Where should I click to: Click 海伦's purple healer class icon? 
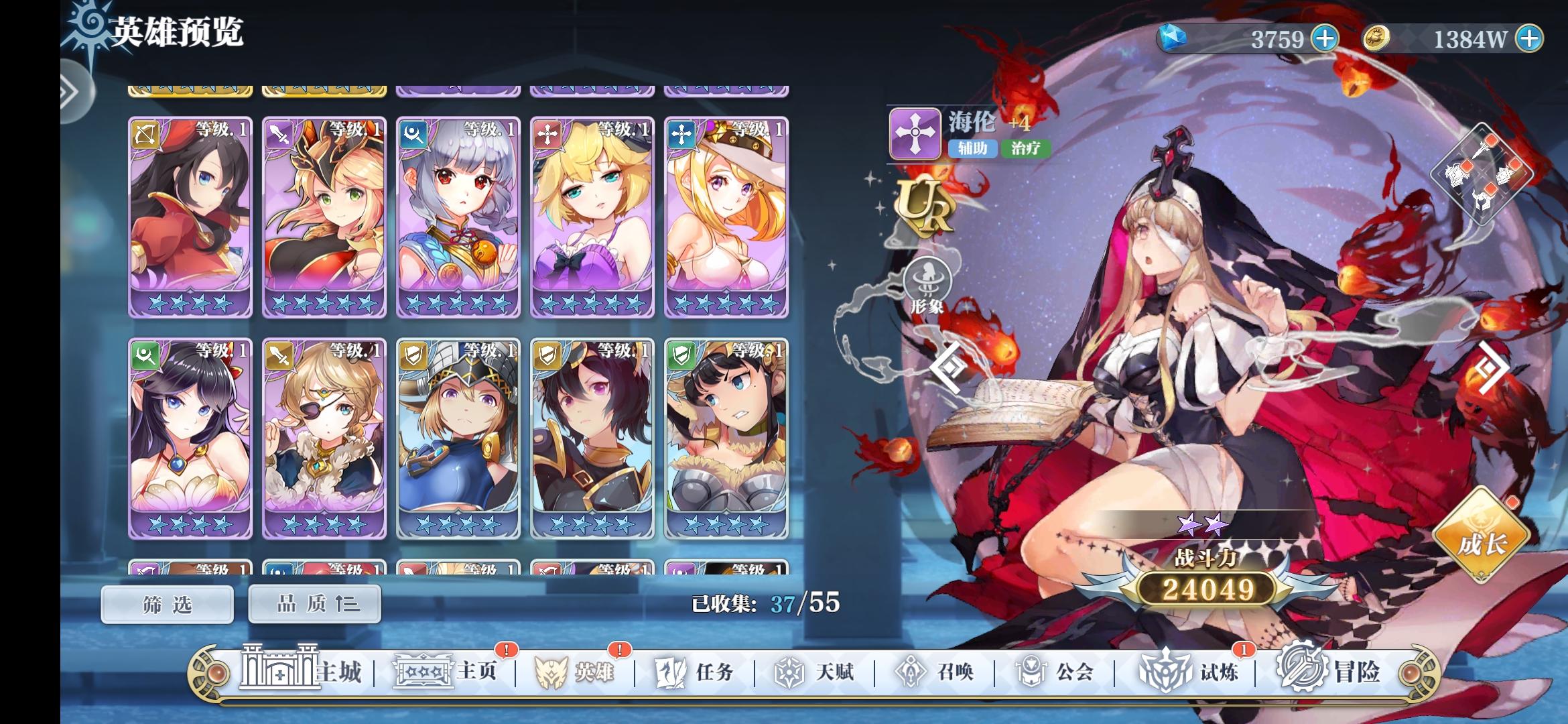pos(916,133)
